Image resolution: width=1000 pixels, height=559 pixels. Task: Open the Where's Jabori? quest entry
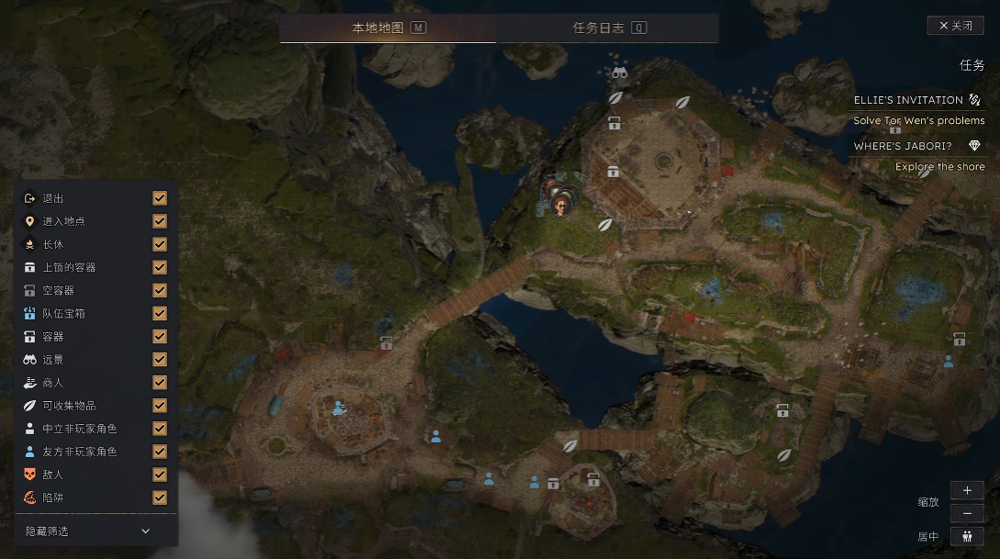tap(902, 146)
